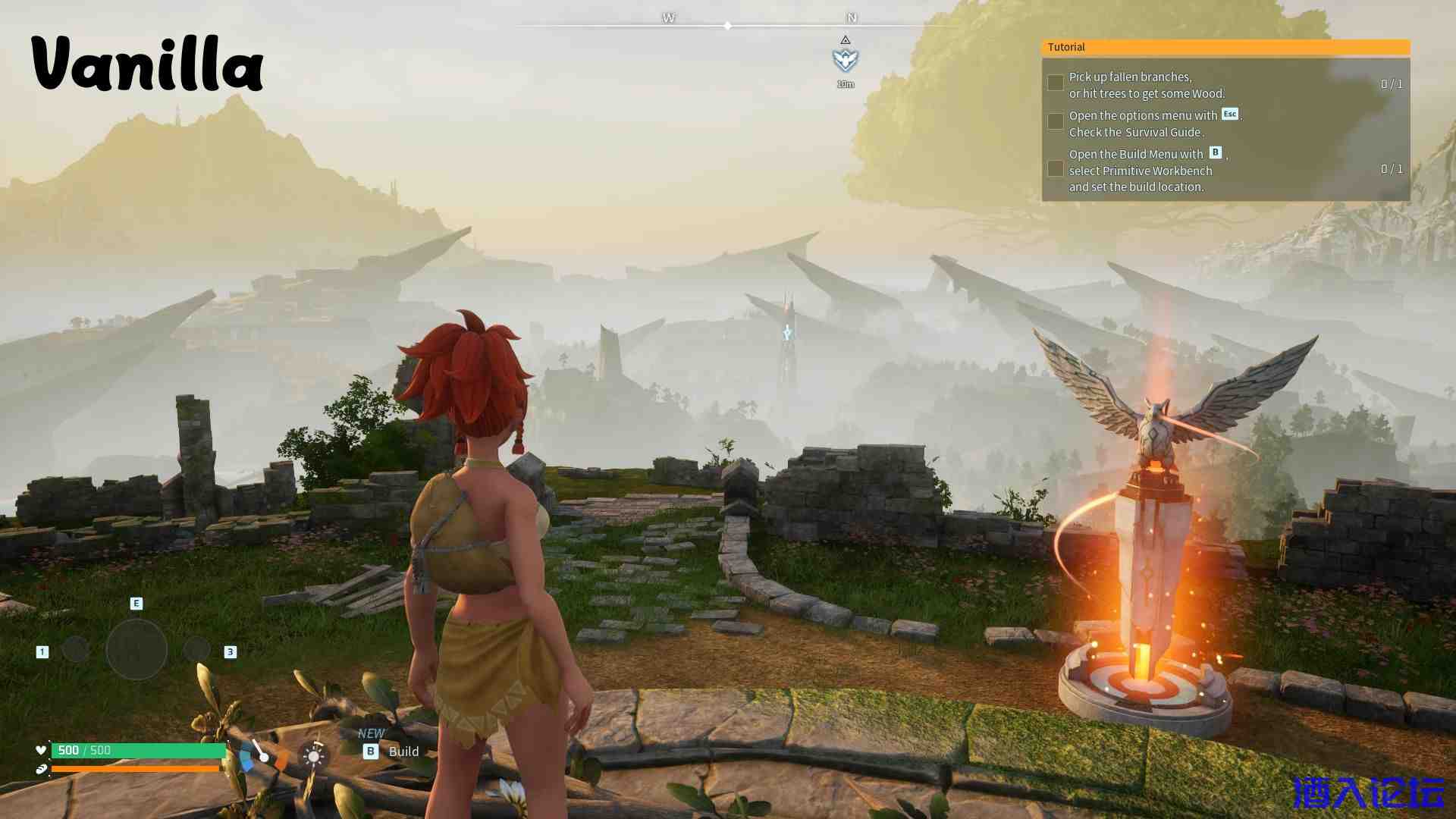The height and width of the screenshot is (819, 1456).
Task: Click the large center Pal wheel slot
Action: [136, 649]
